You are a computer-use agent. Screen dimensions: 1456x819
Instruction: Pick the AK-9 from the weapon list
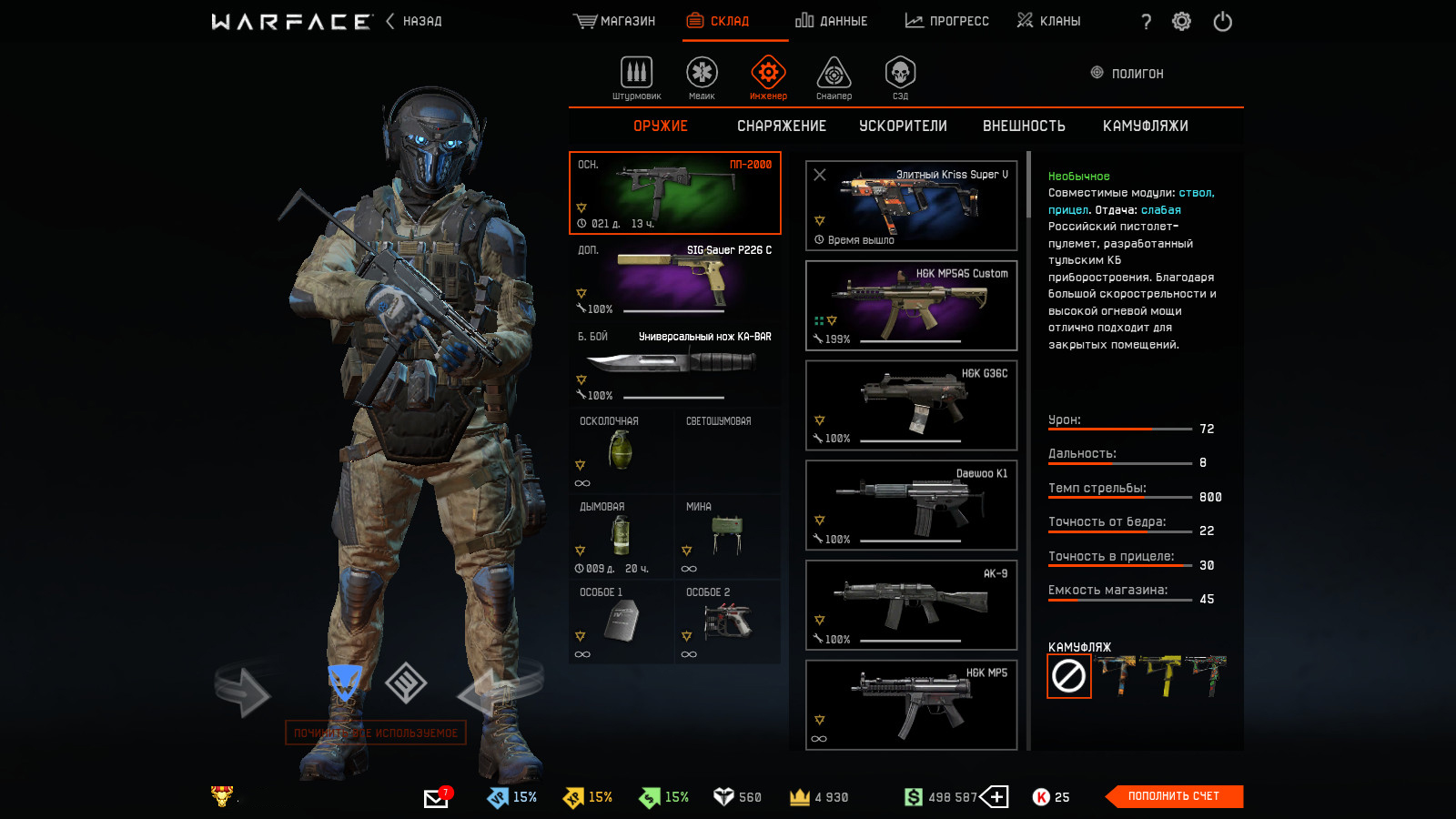(x=911, y=605)
